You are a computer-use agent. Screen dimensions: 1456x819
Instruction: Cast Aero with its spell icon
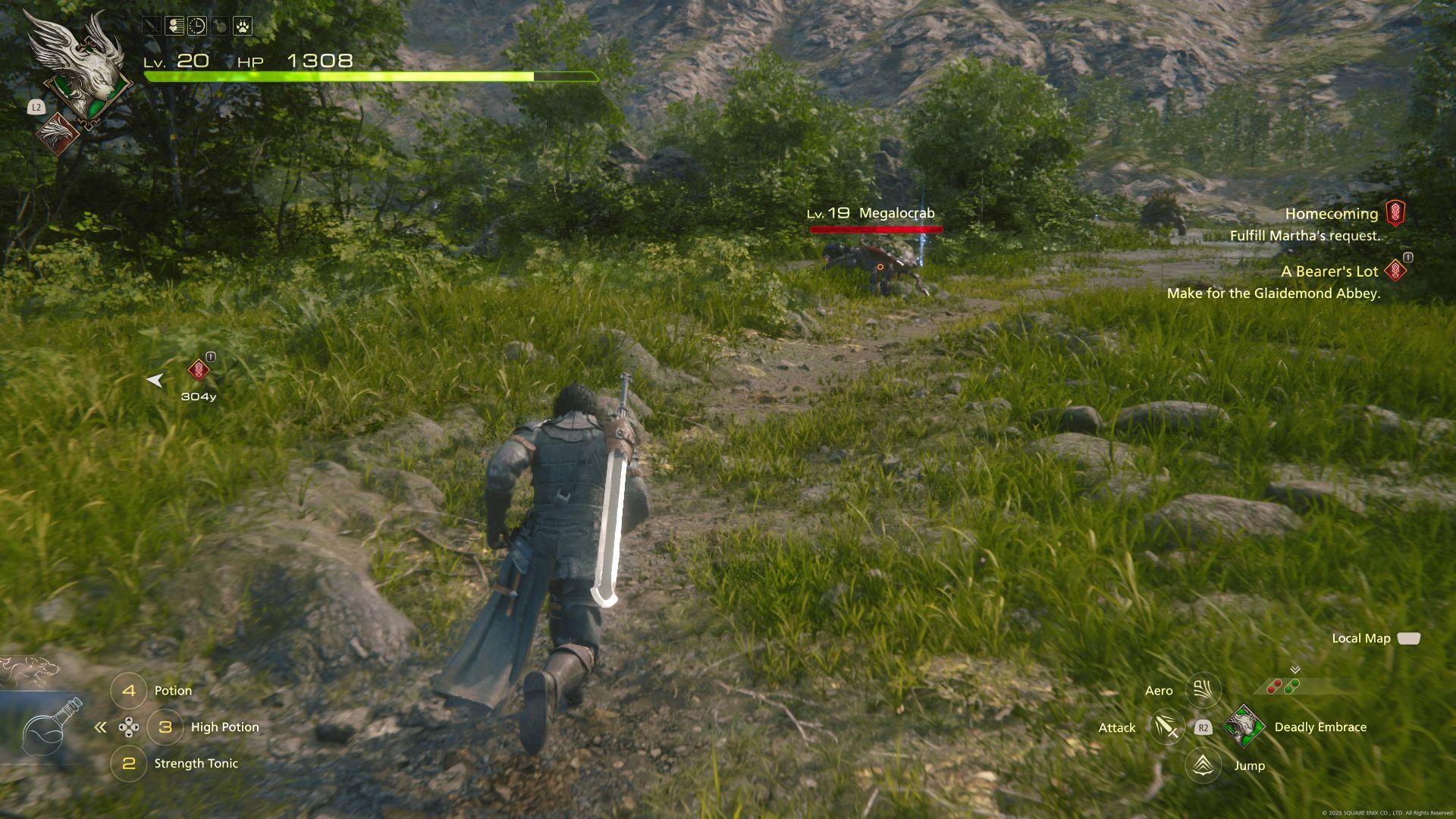(1203, 690)
